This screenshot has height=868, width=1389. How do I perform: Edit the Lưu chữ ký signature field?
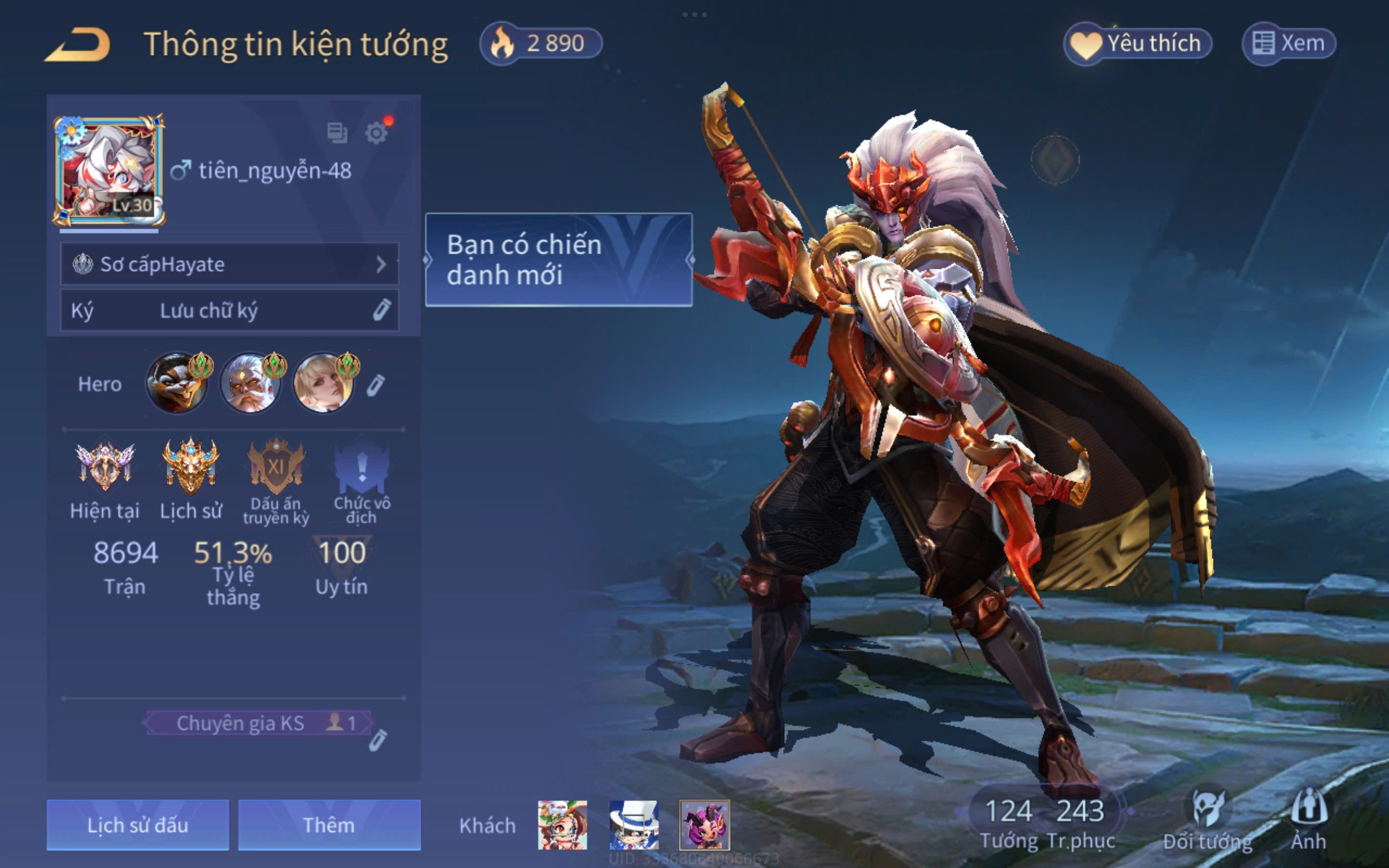(x=229, y=311)
